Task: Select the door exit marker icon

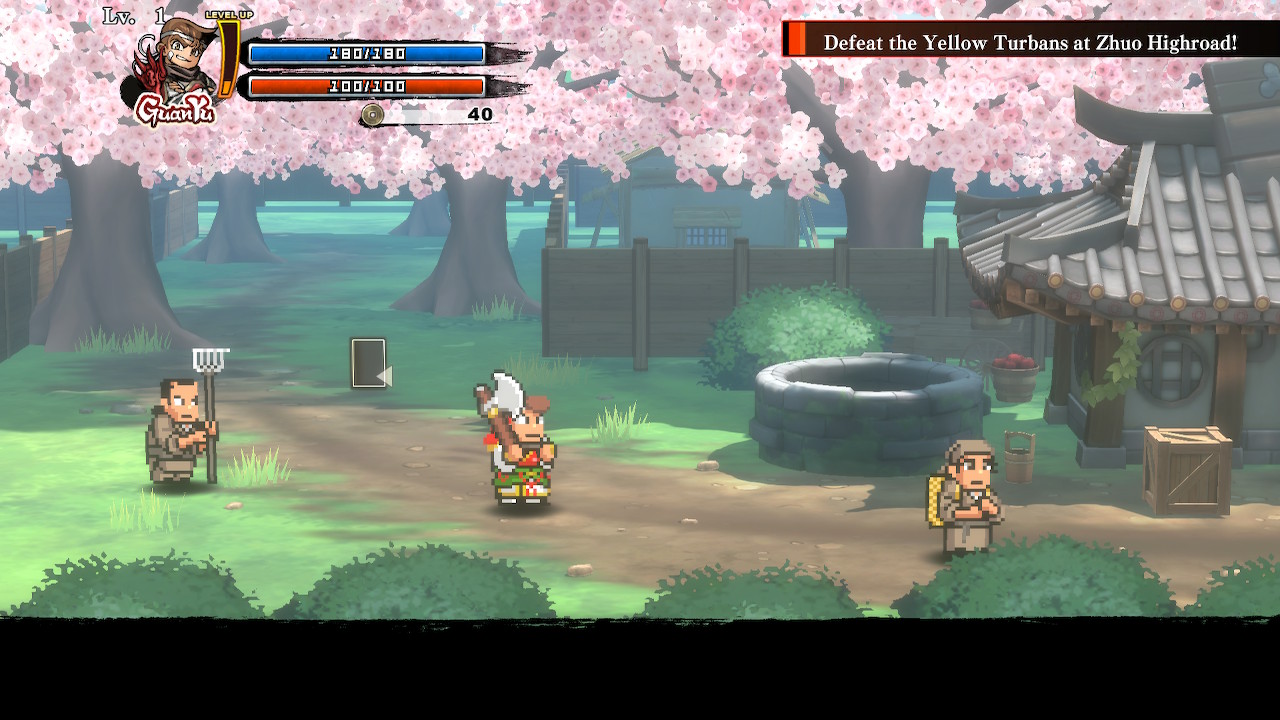Action: (369, 363)
